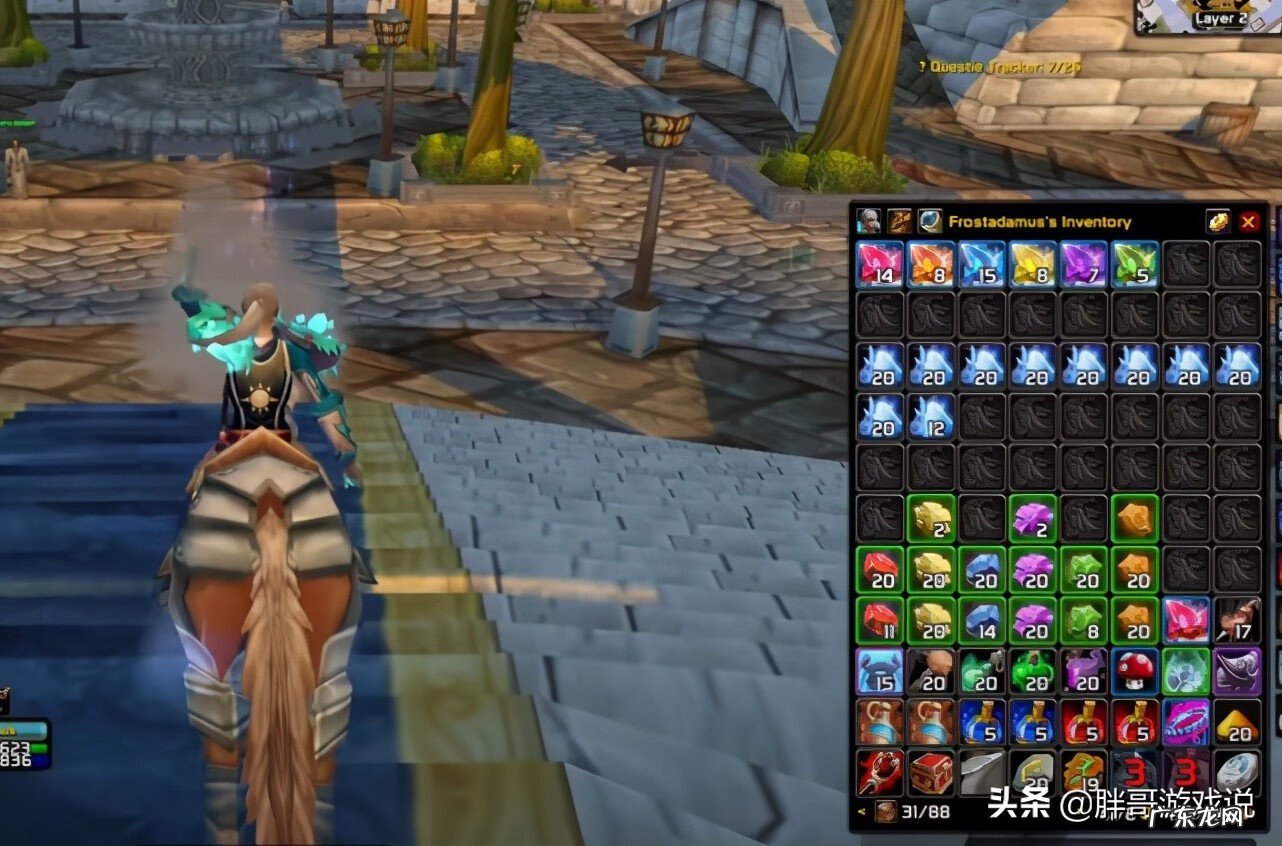
Task: Select the golden pile stack of 20
Action: click(1238, 723)
